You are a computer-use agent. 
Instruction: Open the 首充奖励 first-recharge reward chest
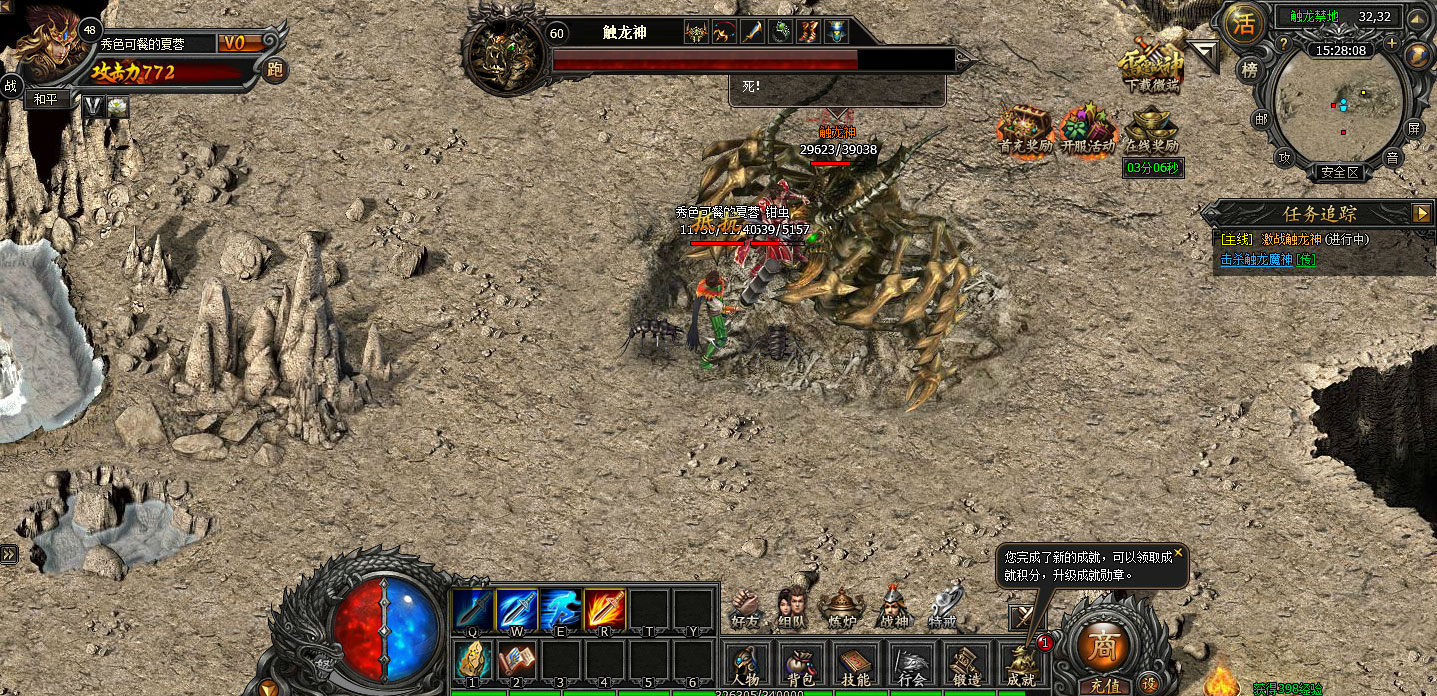(x=1026, y=129)
